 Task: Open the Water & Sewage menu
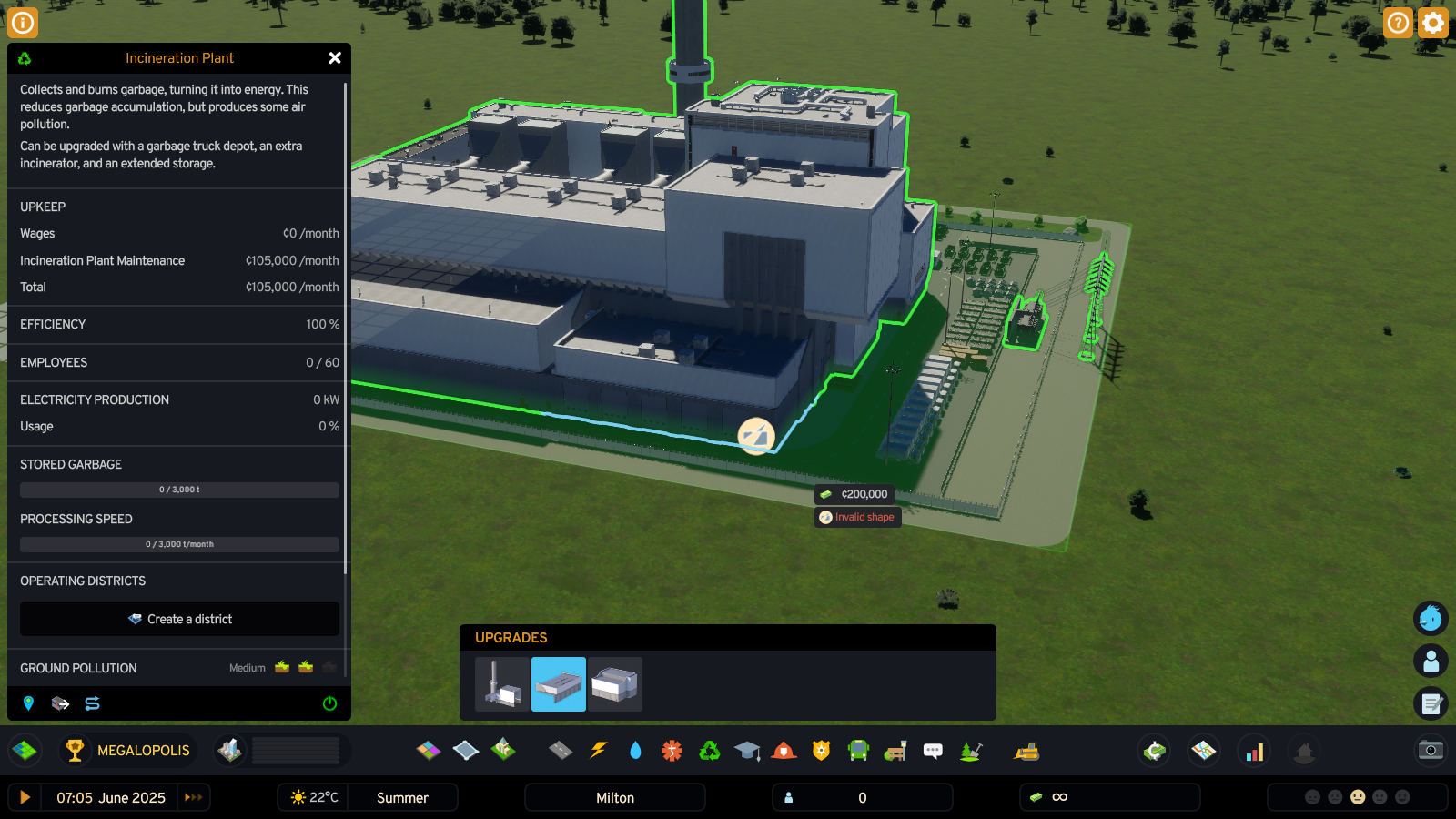tap(635, 750)
